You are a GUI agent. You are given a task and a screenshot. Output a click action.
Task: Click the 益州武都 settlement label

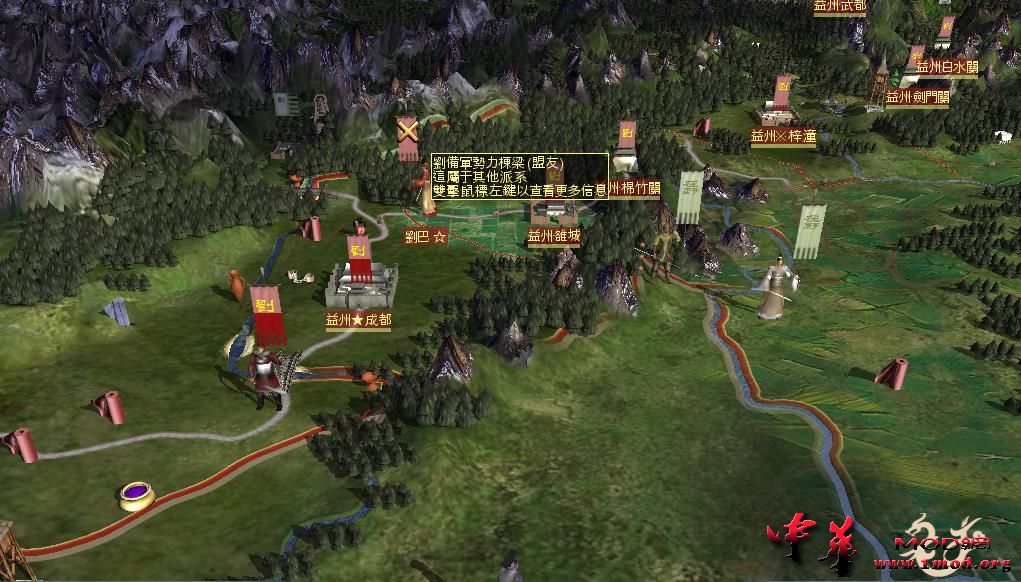[x=839, y=6]
